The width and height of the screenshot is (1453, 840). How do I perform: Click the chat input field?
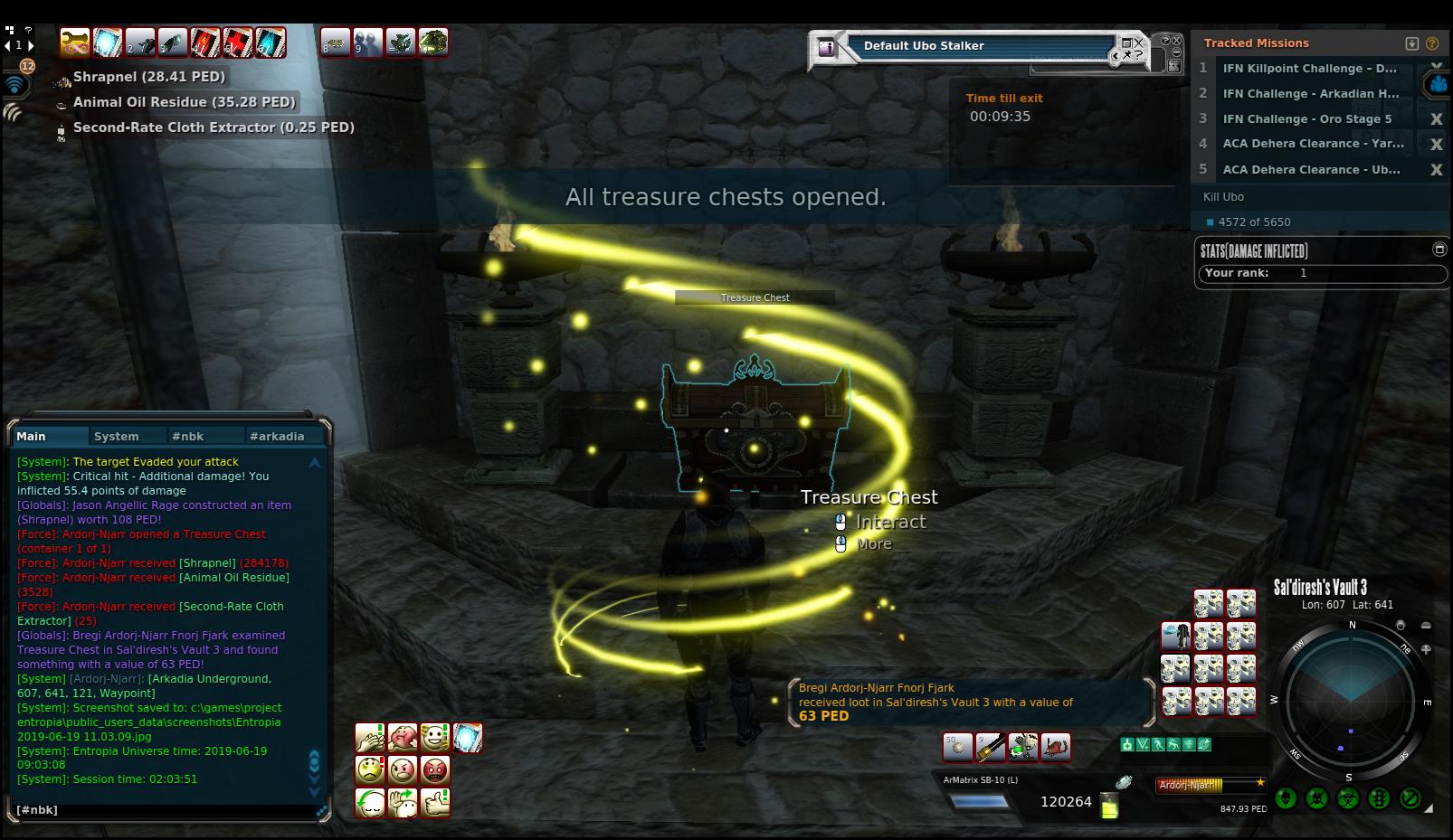coord(163,810)
